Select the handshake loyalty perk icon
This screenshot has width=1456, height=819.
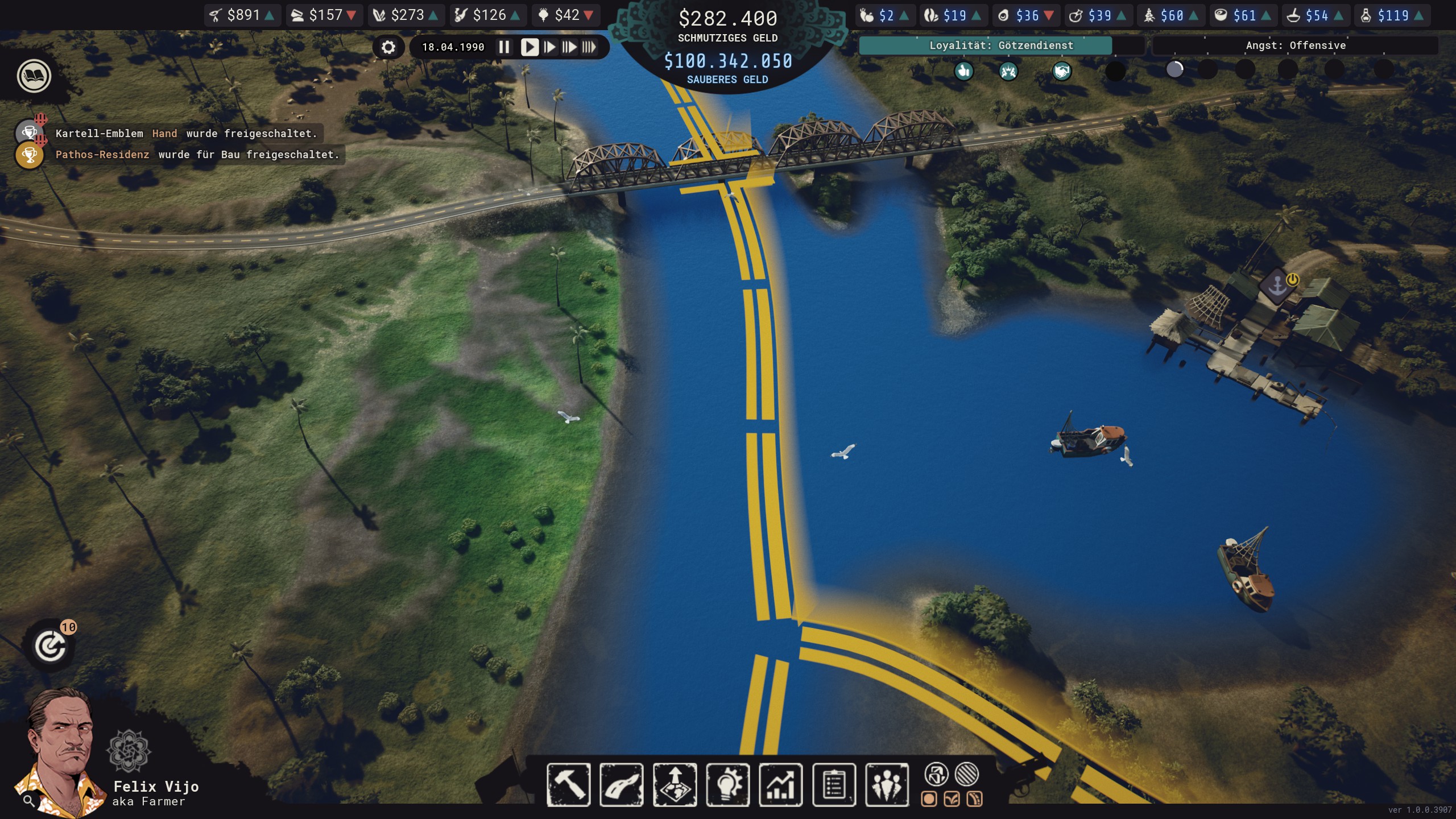tap(1061, 71)
